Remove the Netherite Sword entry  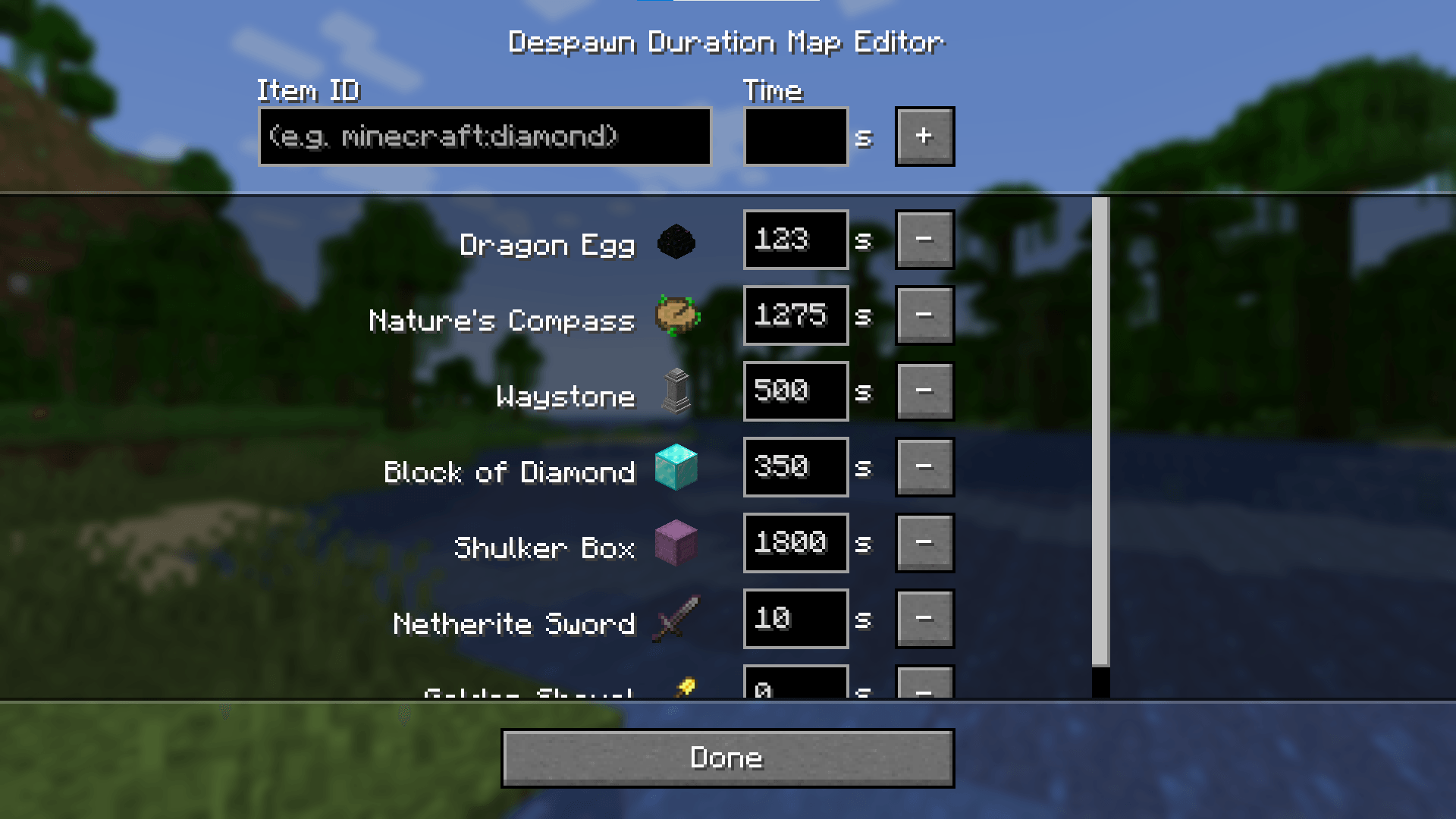[x=924, y=620]
